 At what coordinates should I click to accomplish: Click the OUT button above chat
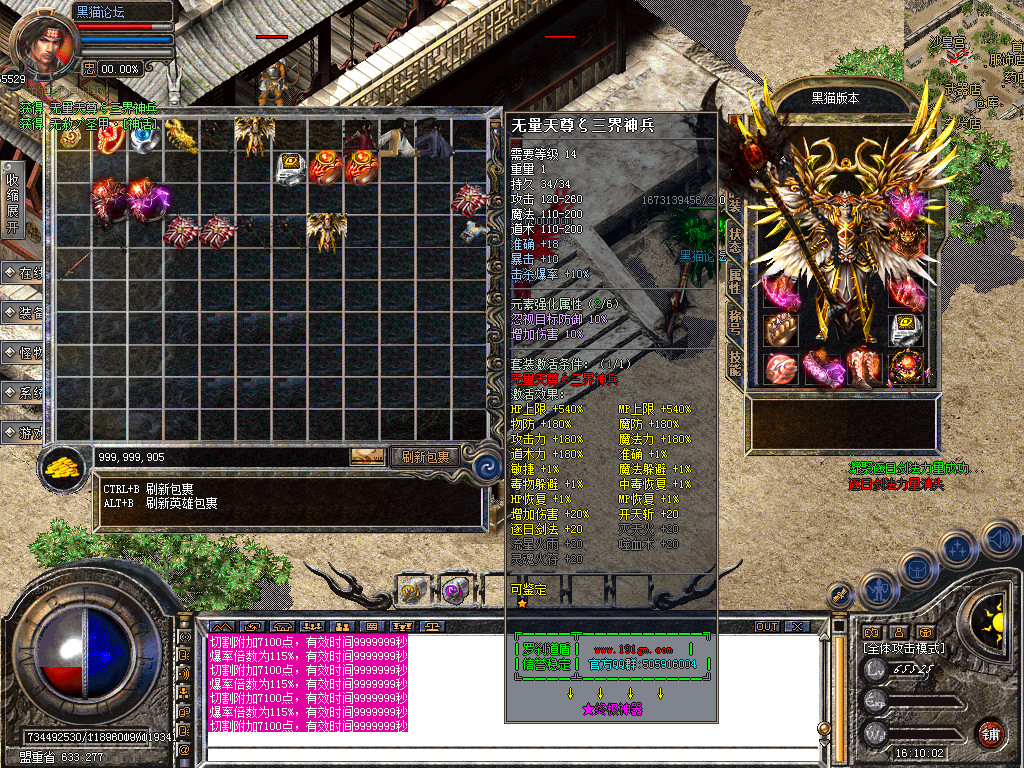click(x=766, y=626)
